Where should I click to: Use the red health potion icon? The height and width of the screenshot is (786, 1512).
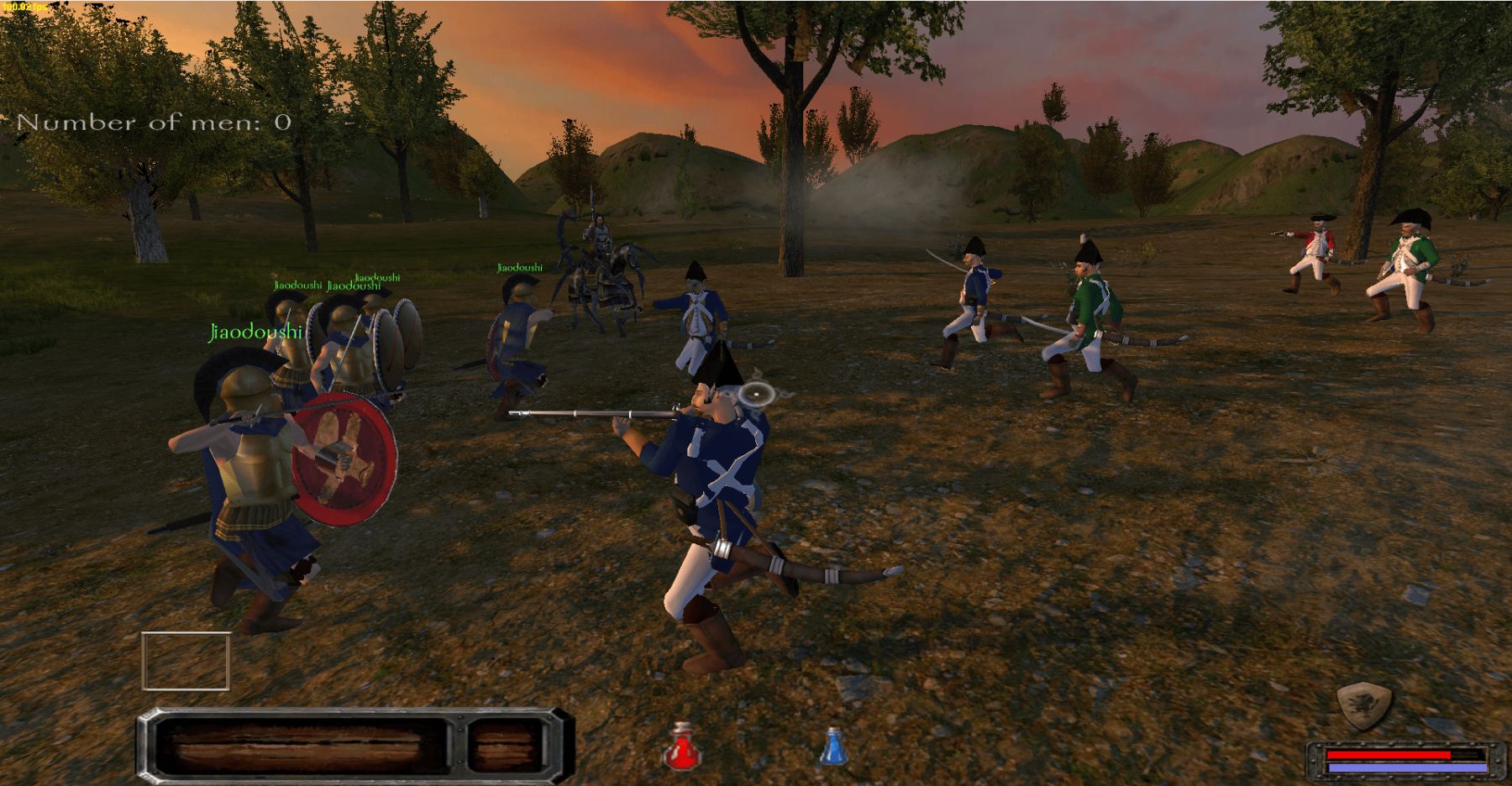[682, 747]
